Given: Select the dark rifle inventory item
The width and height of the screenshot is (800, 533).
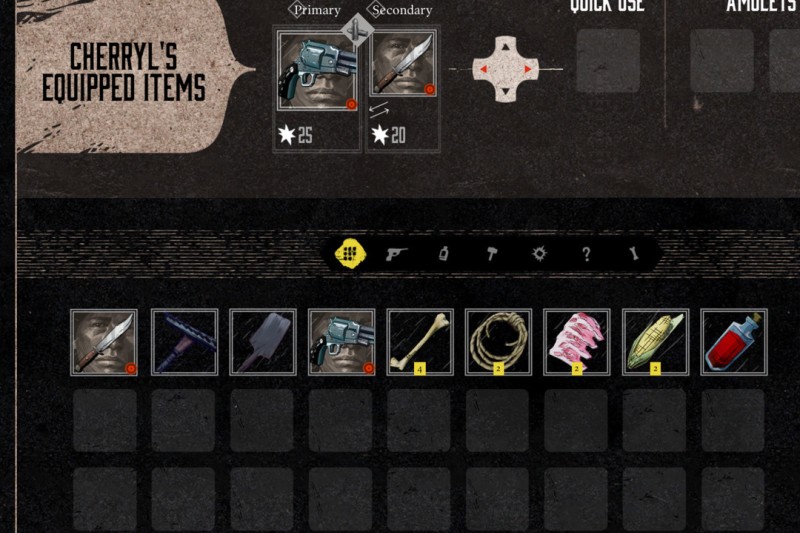Looking at the screenshot, I should [184, 342].
